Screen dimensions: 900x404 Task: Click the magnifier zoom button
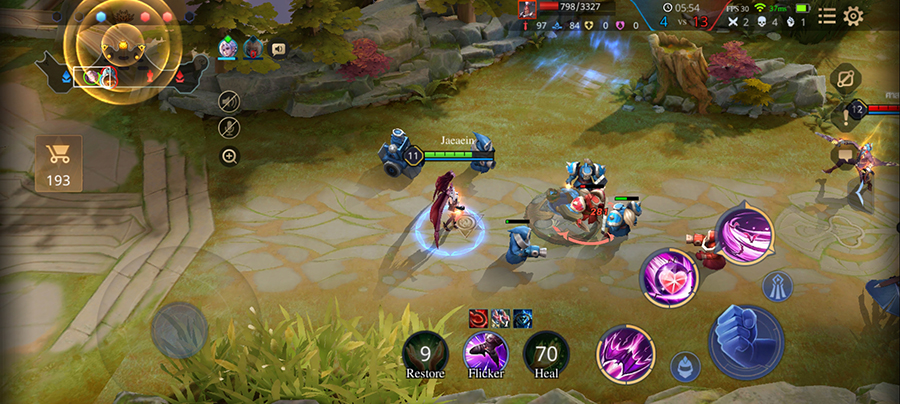point(229,156)
